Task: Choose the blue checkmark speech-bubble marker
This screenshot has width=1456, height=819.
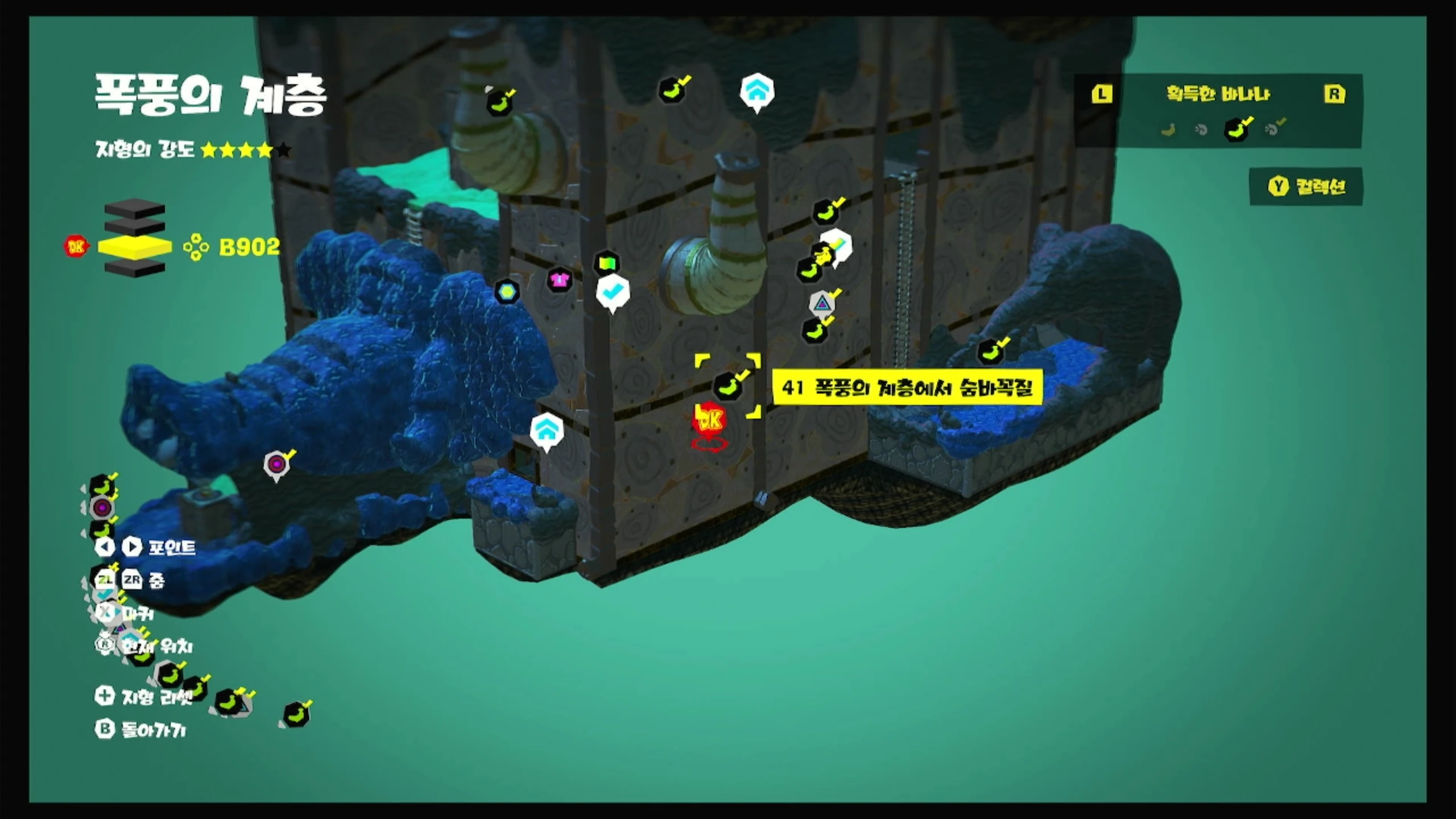Action: tap(612, 292)
